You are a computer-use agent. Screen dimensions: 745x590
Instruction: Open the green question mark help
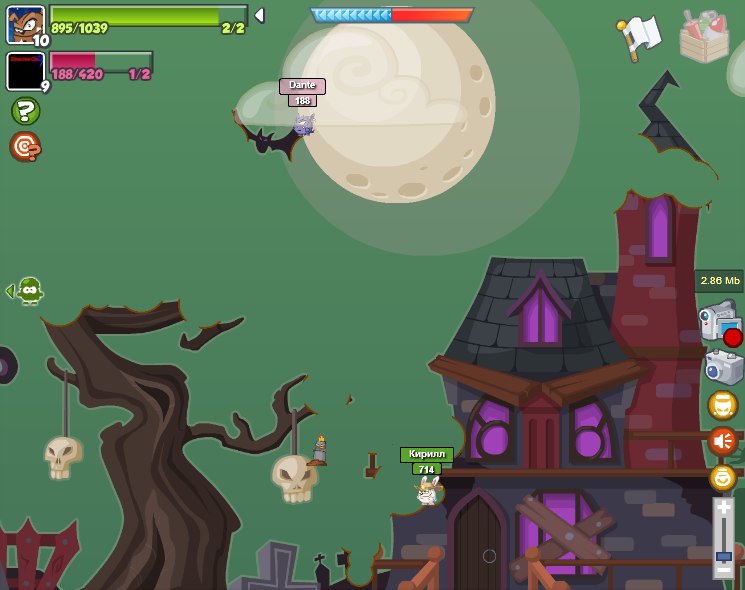point(25,110)
